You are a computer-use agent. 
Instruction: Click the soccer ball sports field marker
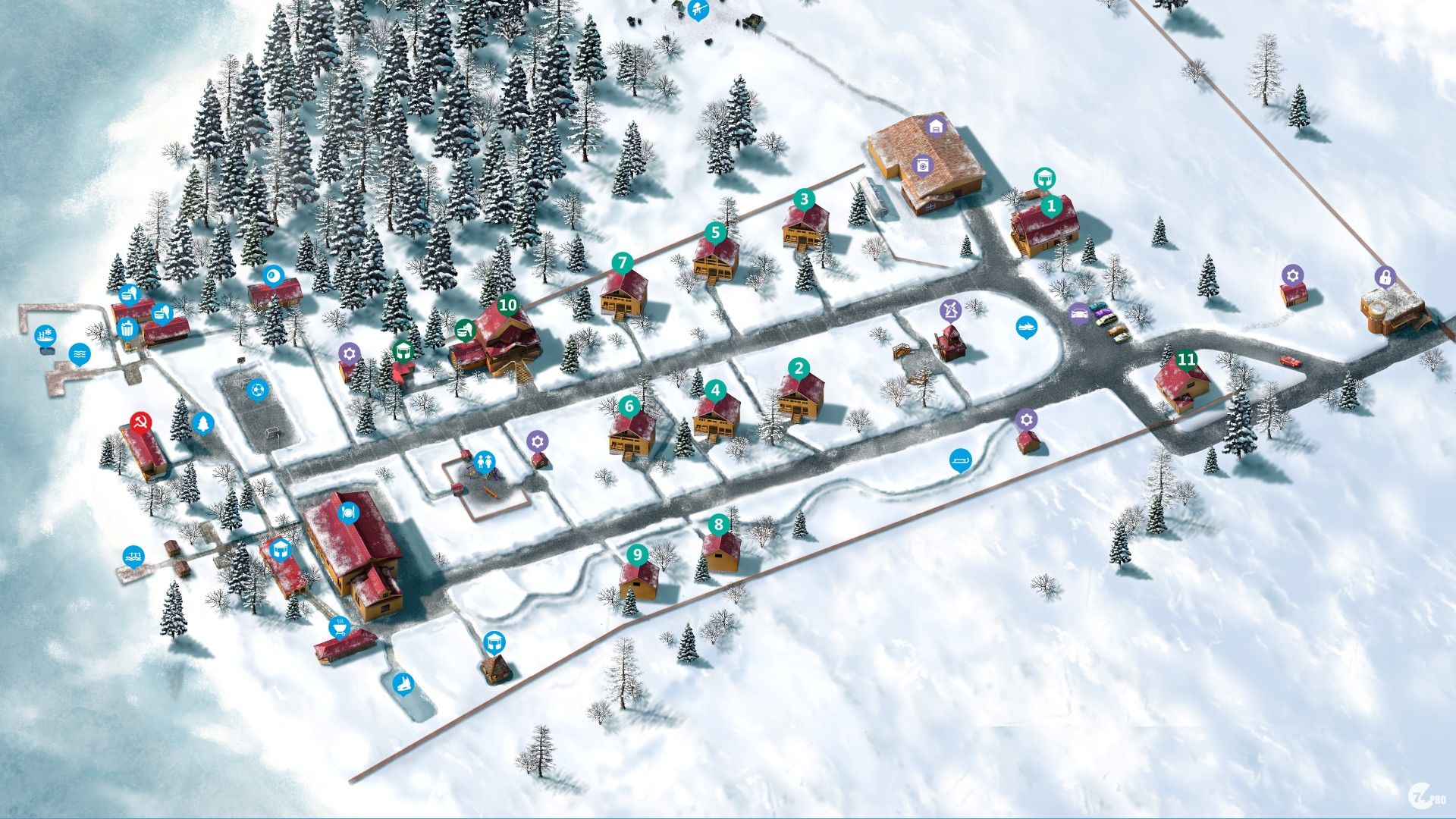(x=258, y=390)
